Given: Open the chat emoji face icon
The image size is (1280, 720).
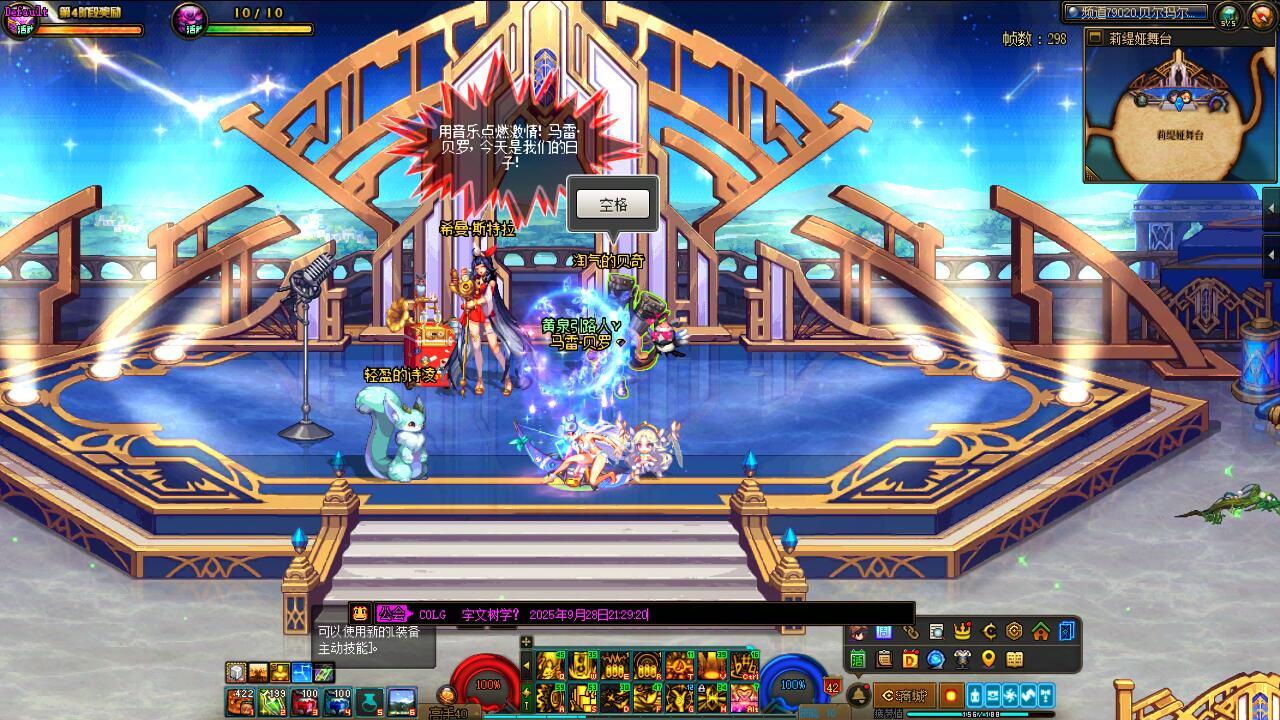Looking at the screenshot, I should click(x=360, y=614).
